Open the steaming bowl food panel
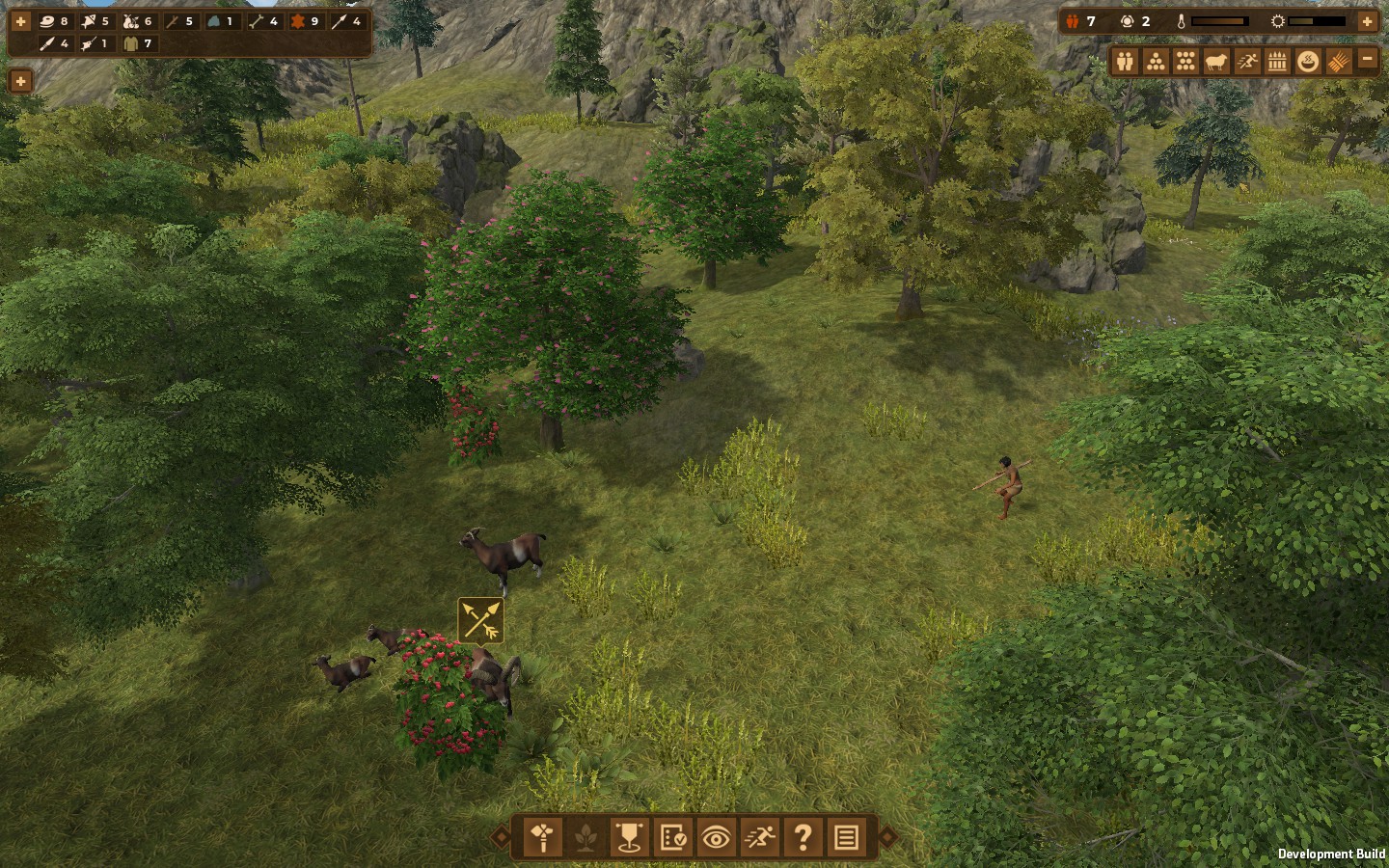 pos(1308,62)
